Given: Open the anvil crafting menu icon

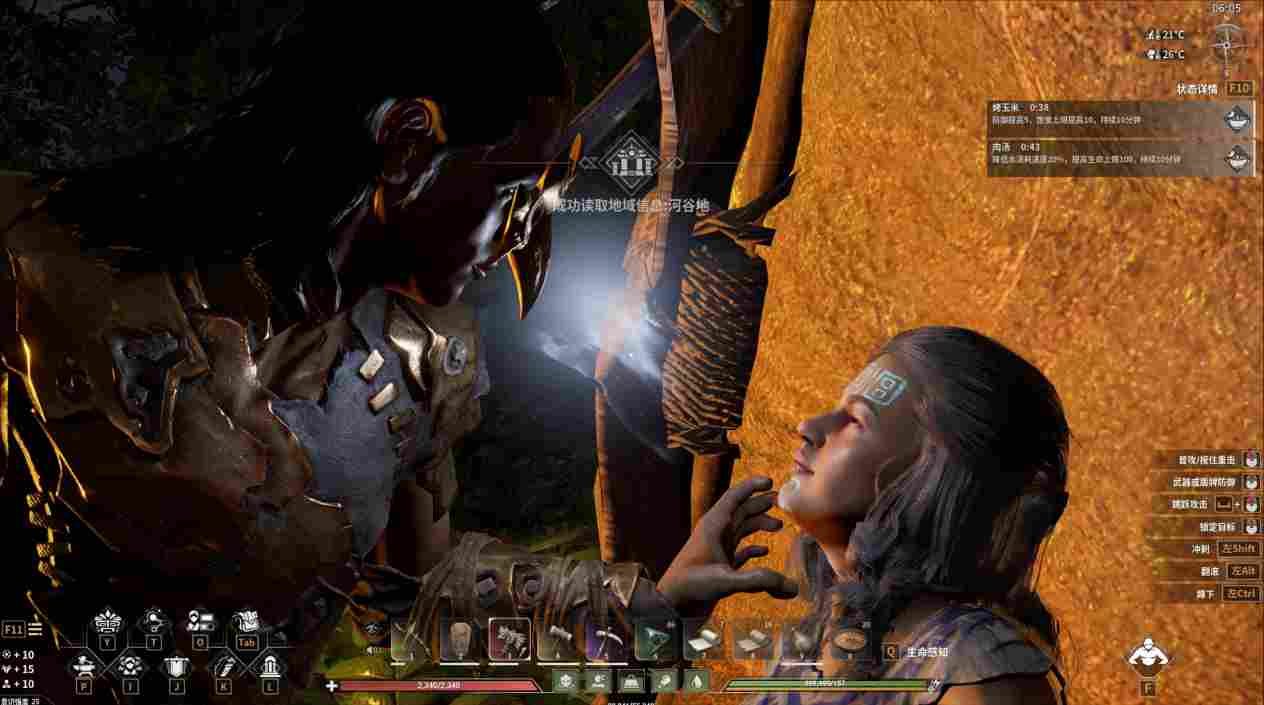Looking at the screenshot, I should coord(83,665).
